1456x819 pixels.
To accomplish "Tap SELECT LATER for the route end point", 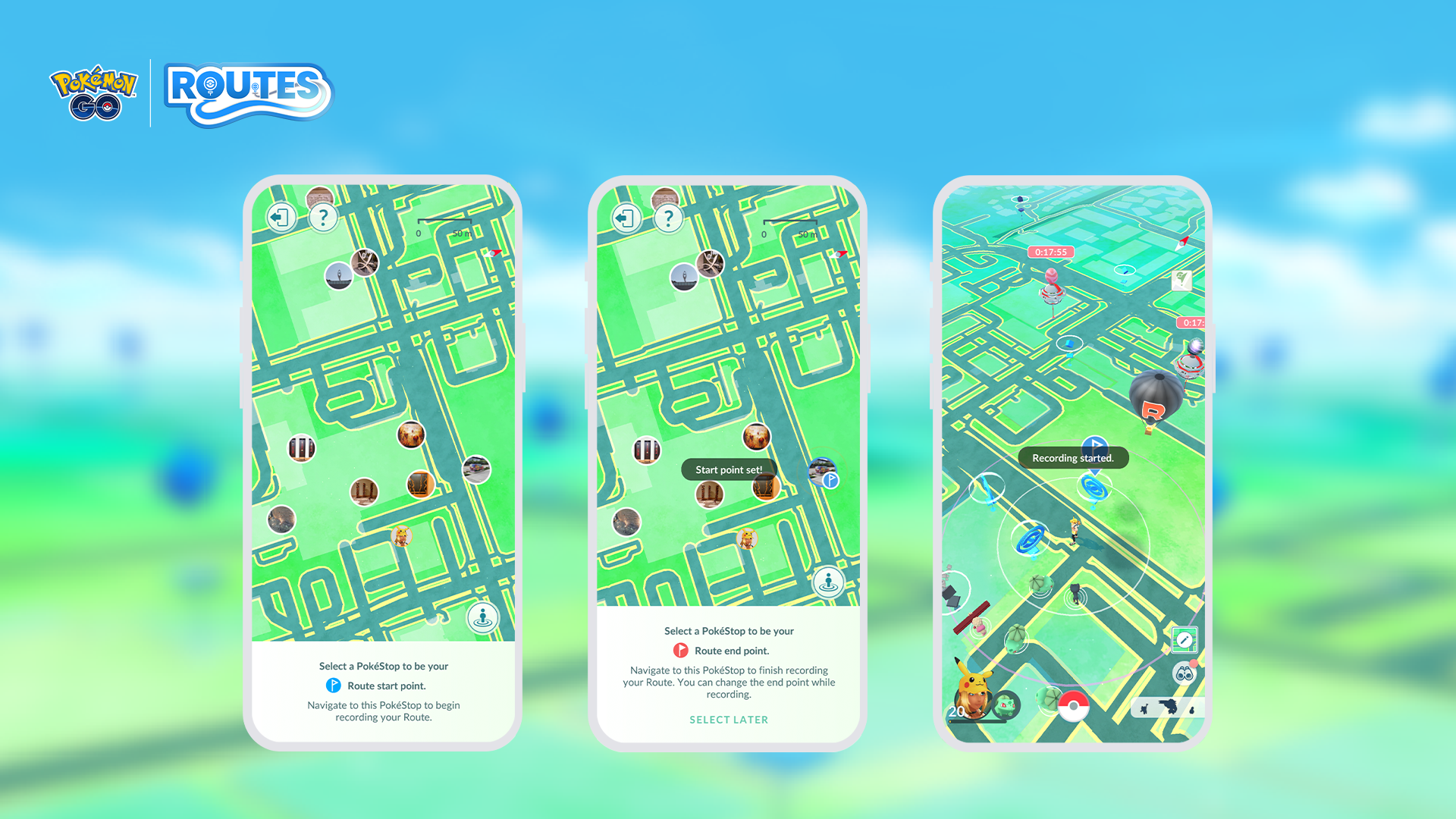I will (x=729, y=720).
